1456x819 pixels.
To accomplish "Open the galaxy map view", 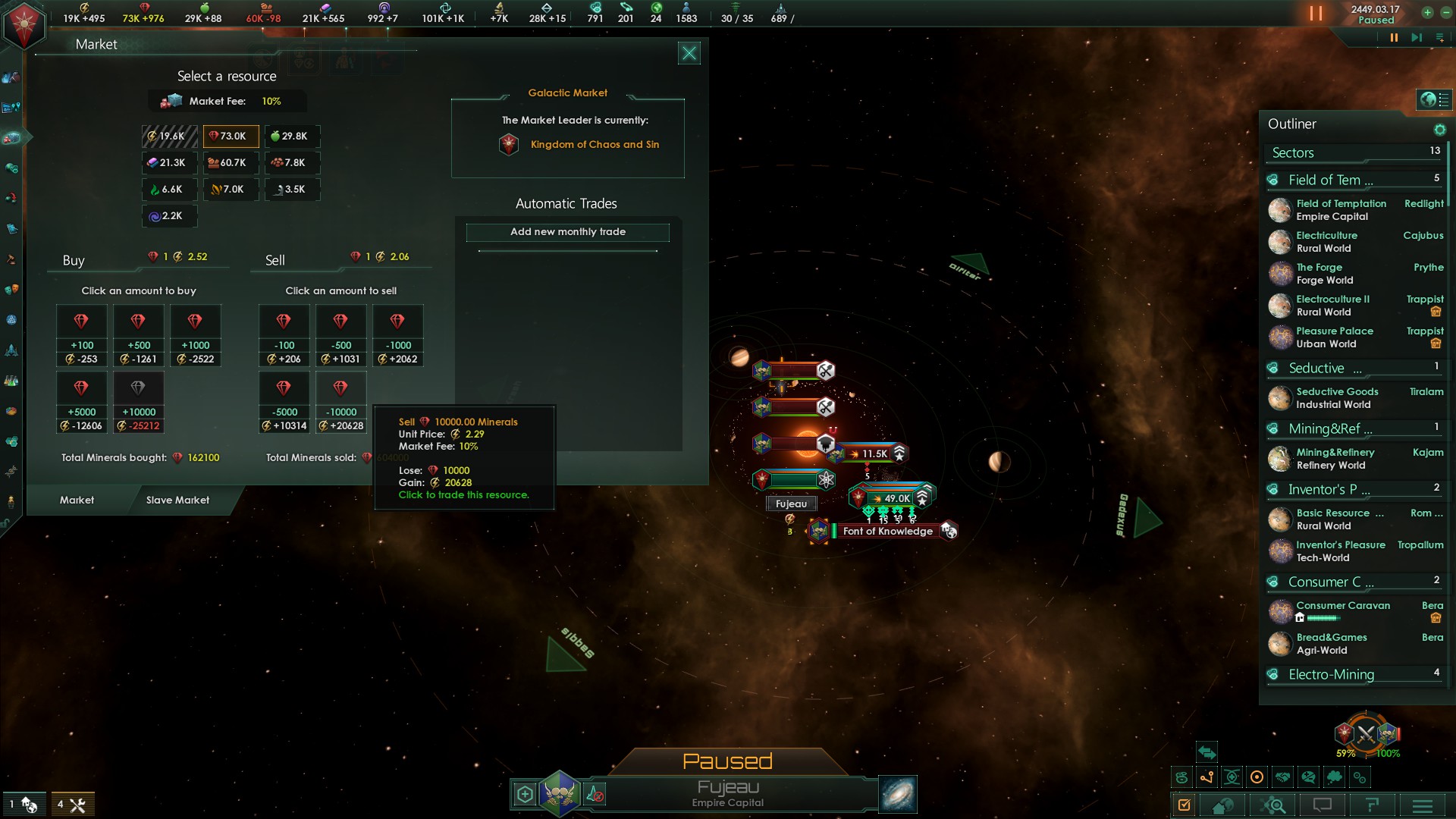I will pos(897,795).
